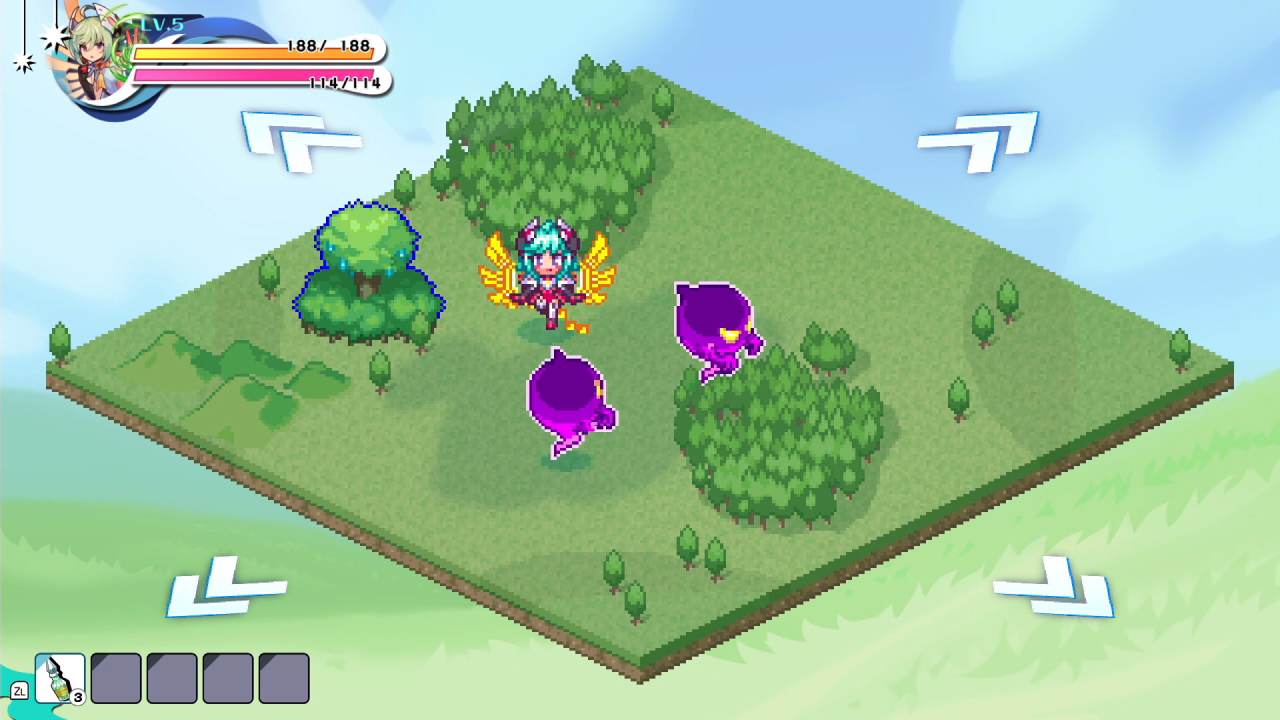The width and height of the screenshot is (1280, 720).
Task: Click the upper-right map navigation arrow
Action: [976, 140]
